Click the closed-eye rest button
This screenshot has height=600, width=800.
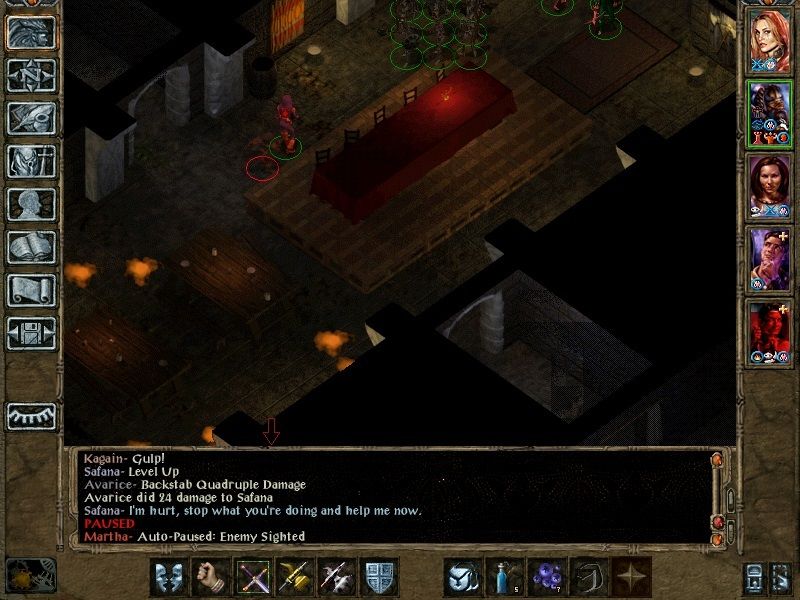[x=31, y=415]
